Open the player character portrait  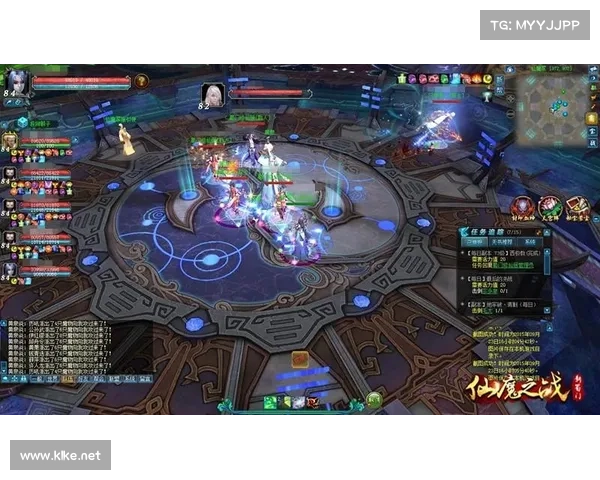[x=15, y=80]
